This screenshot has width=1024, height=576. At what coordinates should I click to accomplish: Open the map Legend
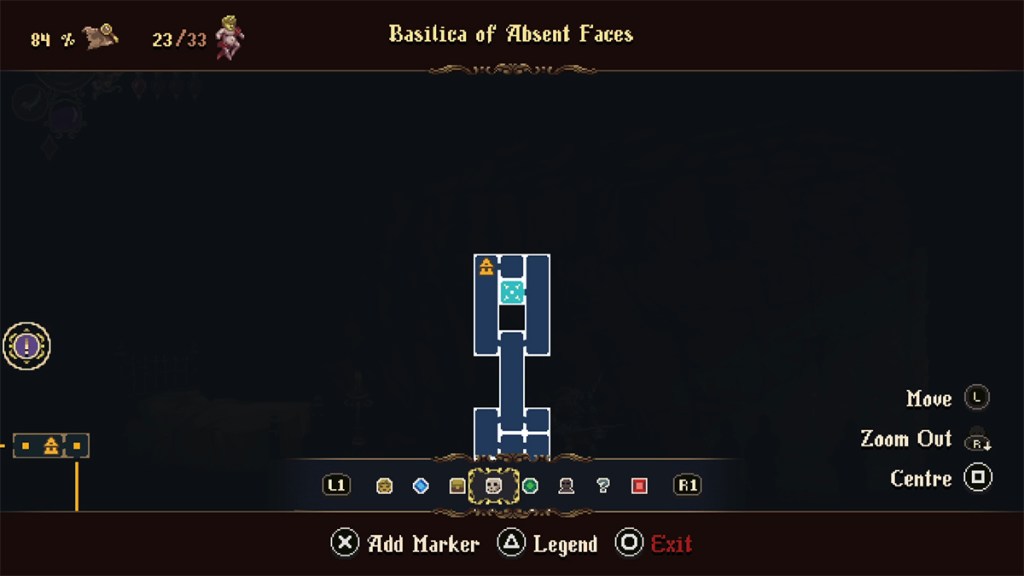click(x=548, y=544)
